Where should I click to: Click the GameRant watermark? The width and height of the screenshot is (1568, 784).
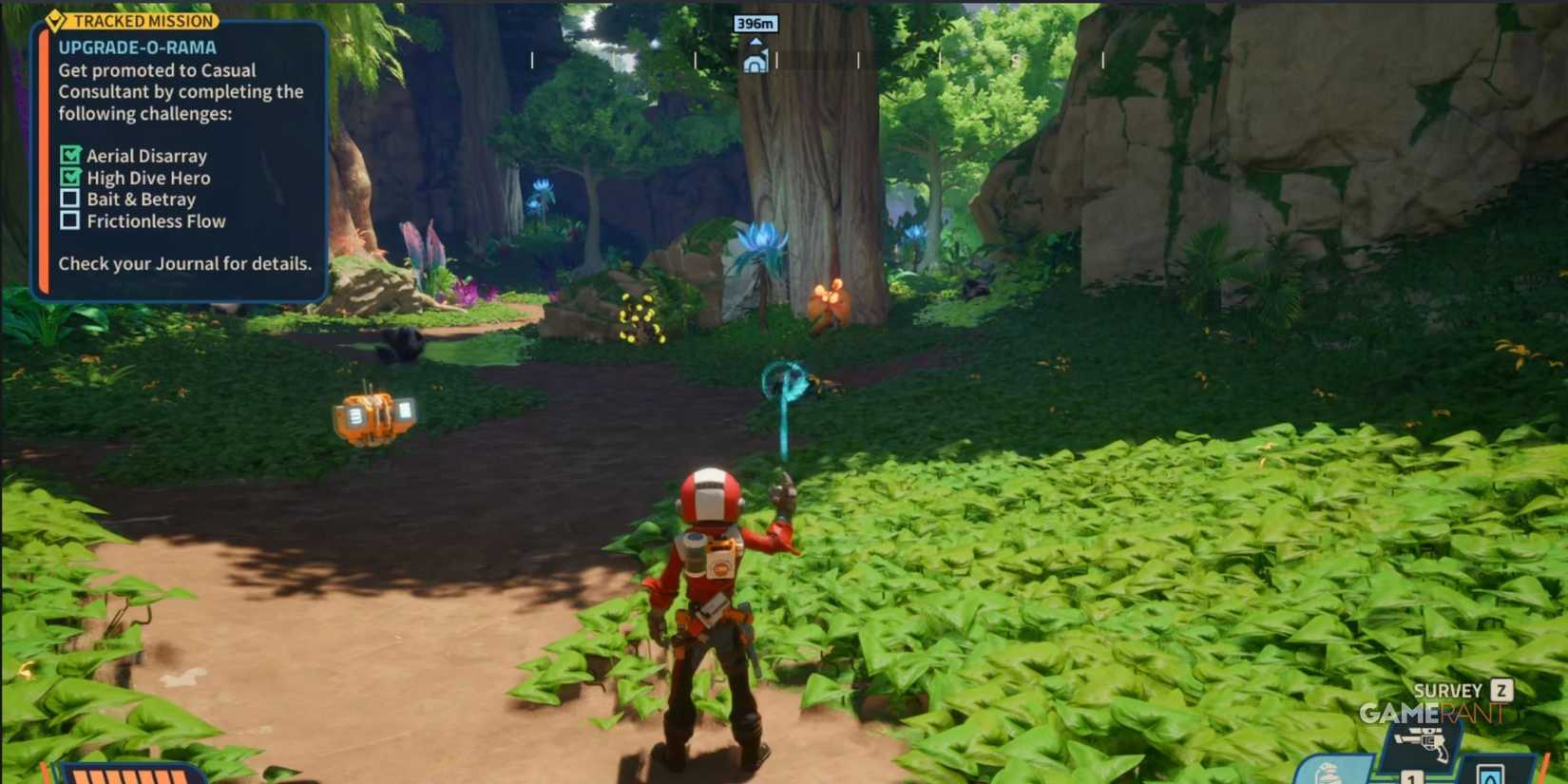point(1430,713)
